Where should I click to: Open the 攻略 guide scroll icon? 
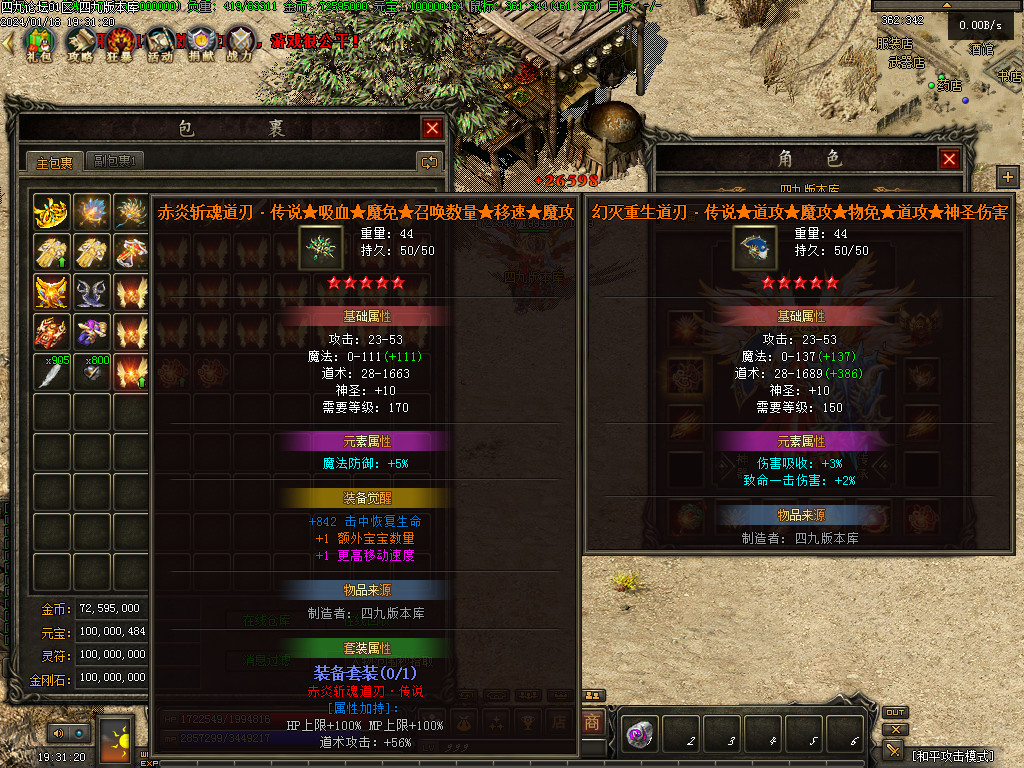tap(80, 43)
